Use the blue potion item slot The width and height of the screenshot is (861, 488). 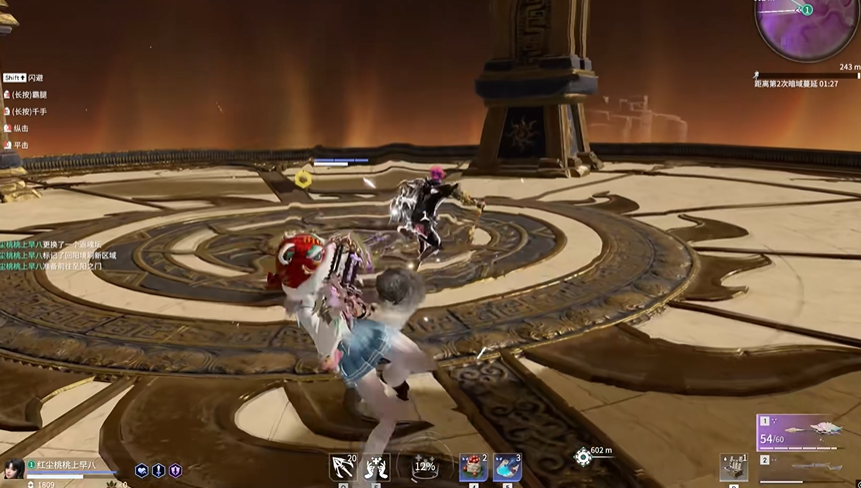coord(507,467)
